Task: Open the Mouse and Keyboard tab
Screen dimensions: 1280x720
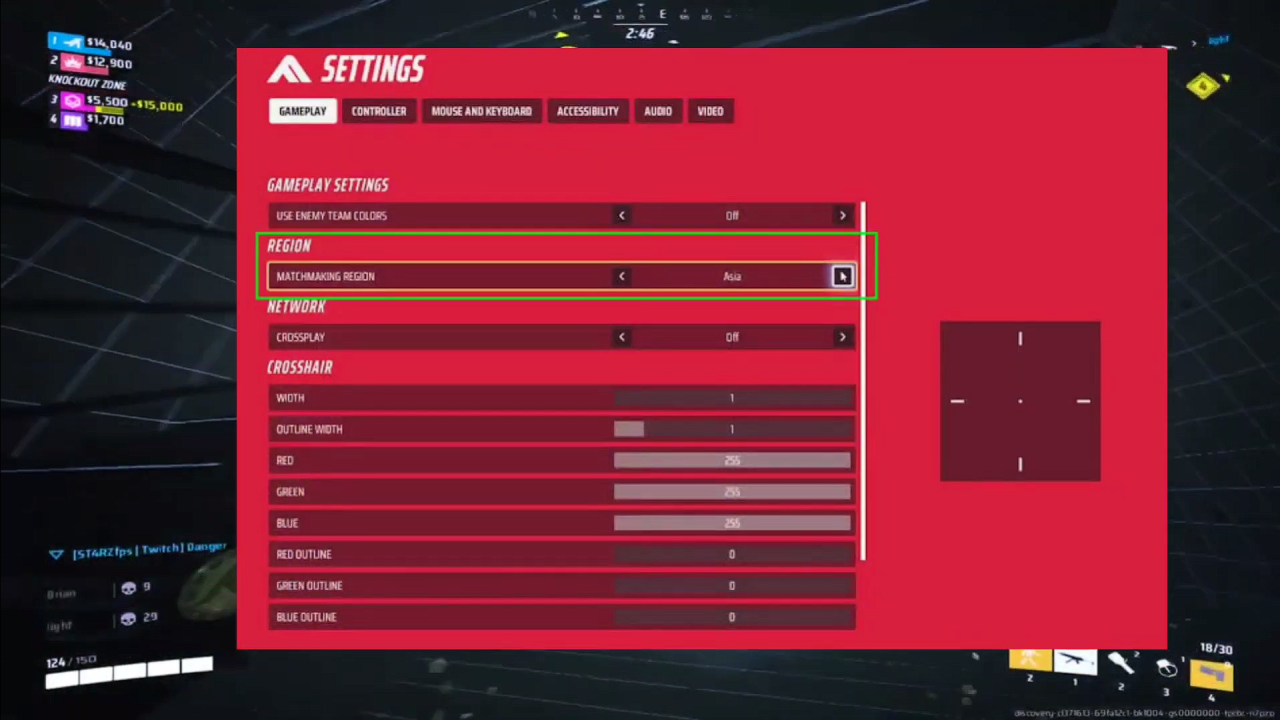Action: [481, 111]
